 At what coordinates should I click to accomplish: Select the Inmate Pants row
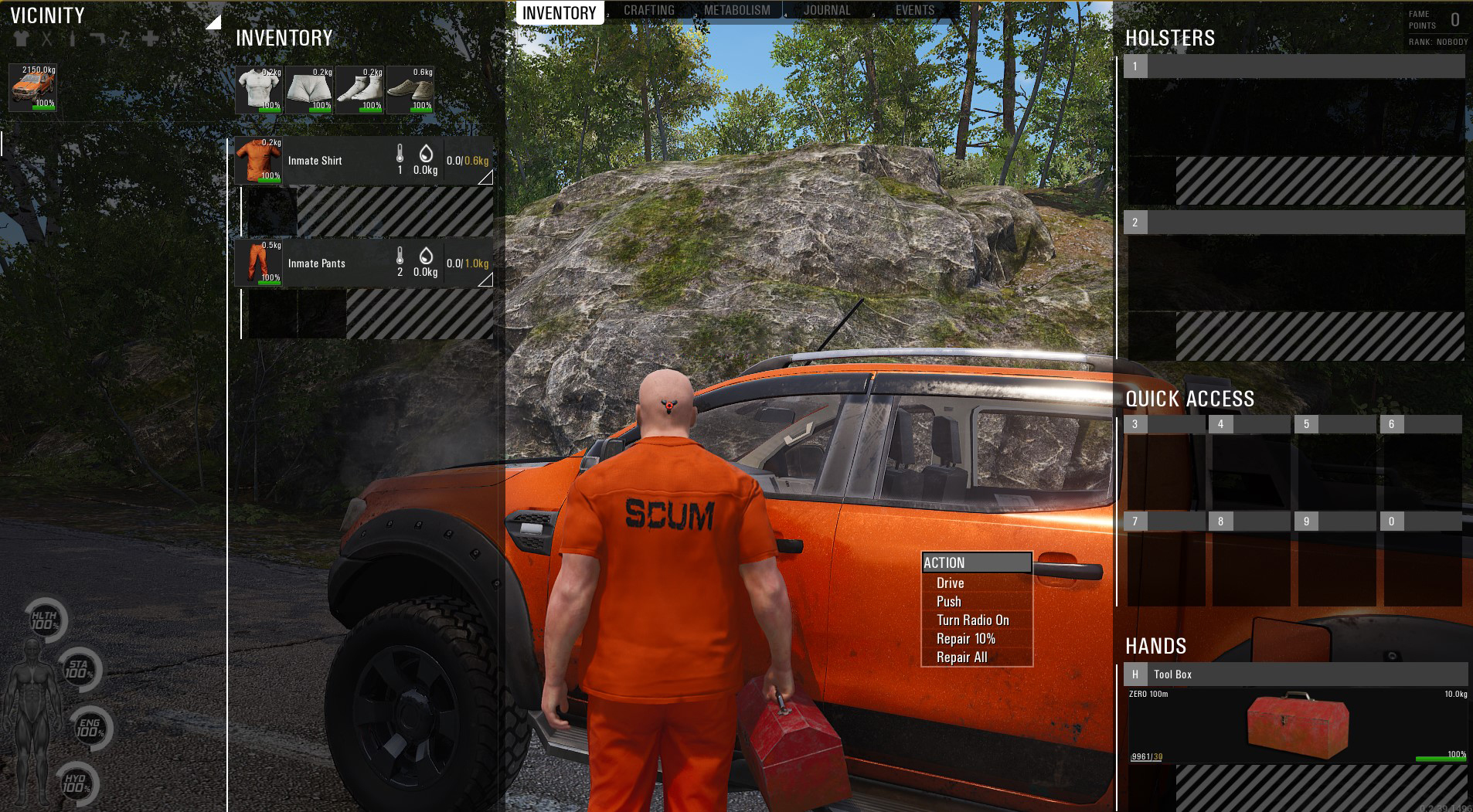[340, 263]
